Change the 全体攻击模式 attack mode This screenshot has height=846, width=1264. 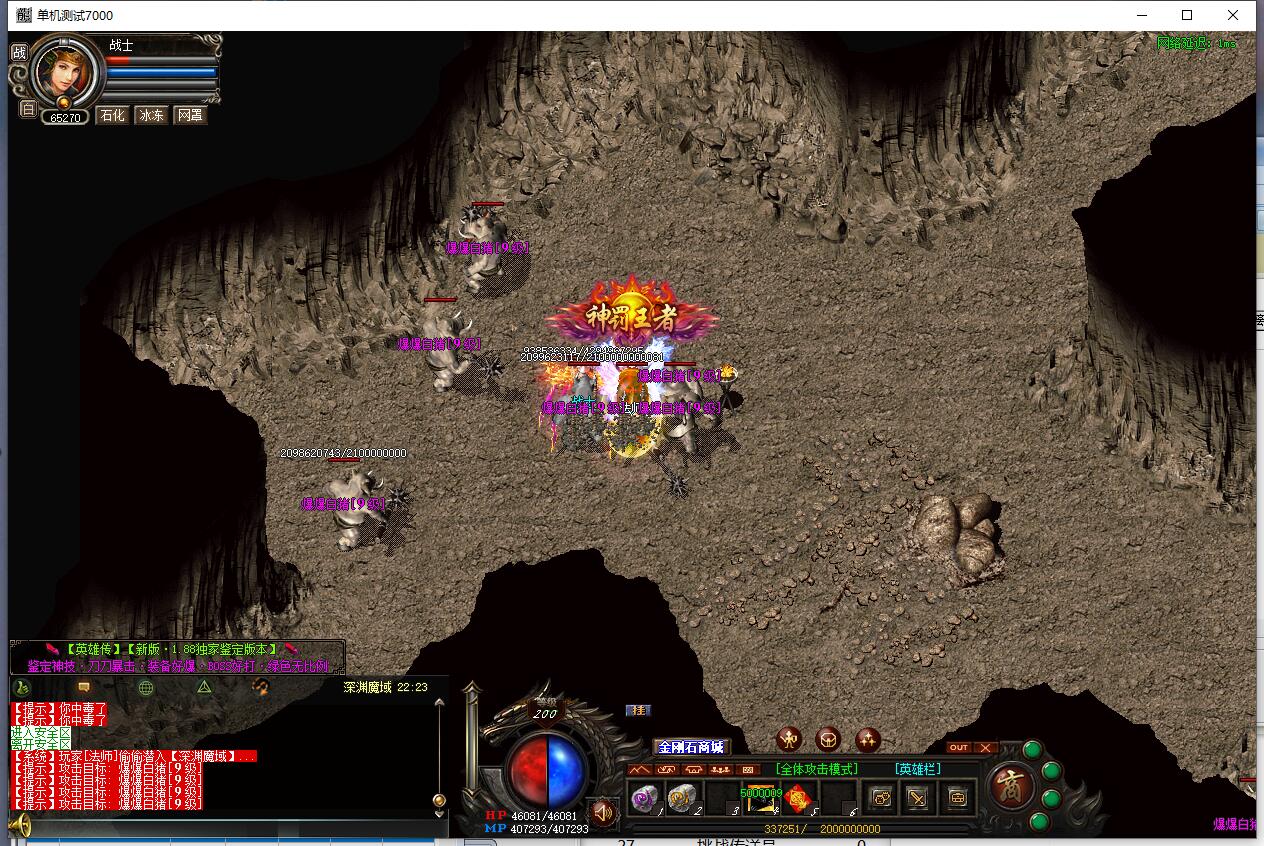click(816, 769)
